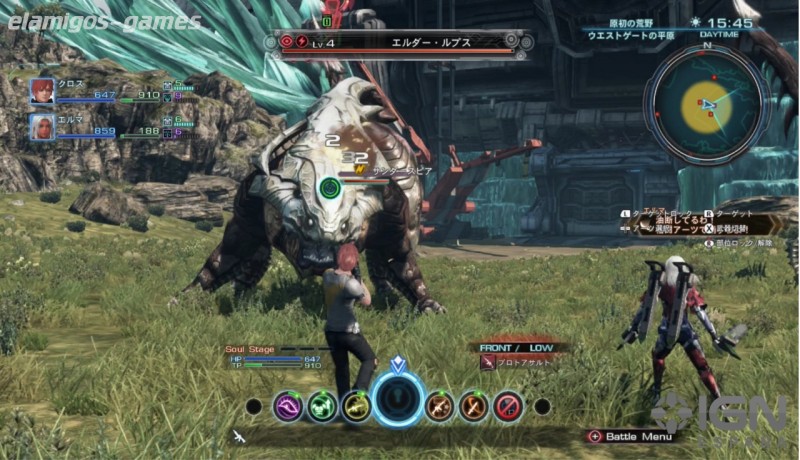Use the green glowing art icon
The width and height of the screenshot is (800, 460).
[322, 406]
